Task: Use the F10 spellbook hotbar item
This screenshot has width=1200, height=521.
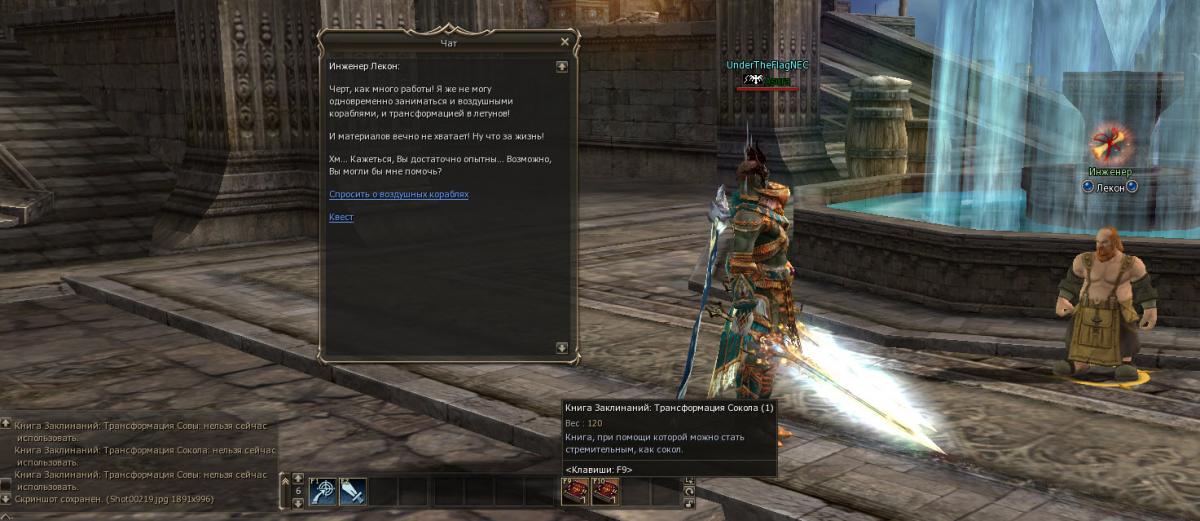Action: click(605, 491)
